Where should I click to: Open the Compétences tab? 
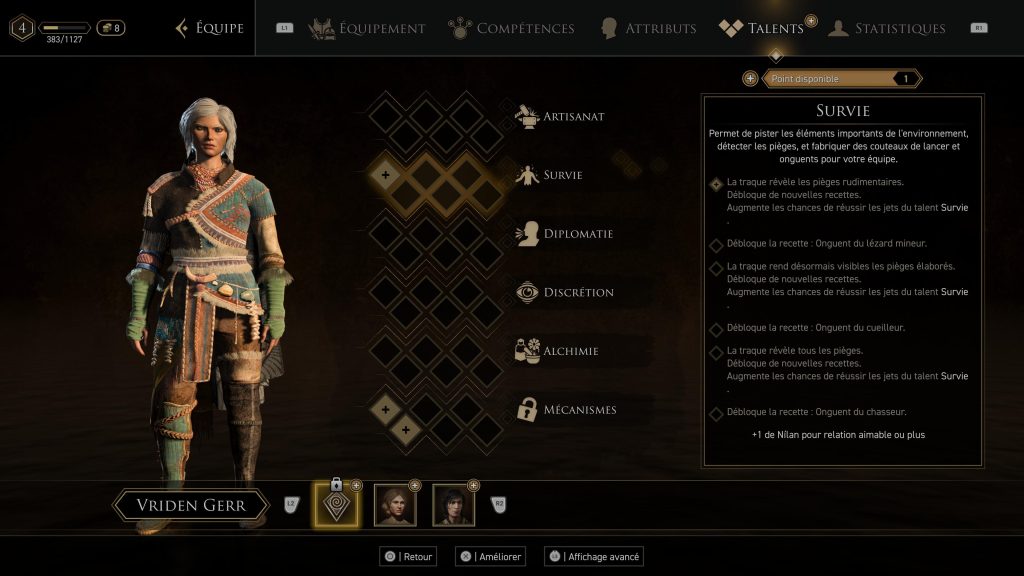point(511,28)
